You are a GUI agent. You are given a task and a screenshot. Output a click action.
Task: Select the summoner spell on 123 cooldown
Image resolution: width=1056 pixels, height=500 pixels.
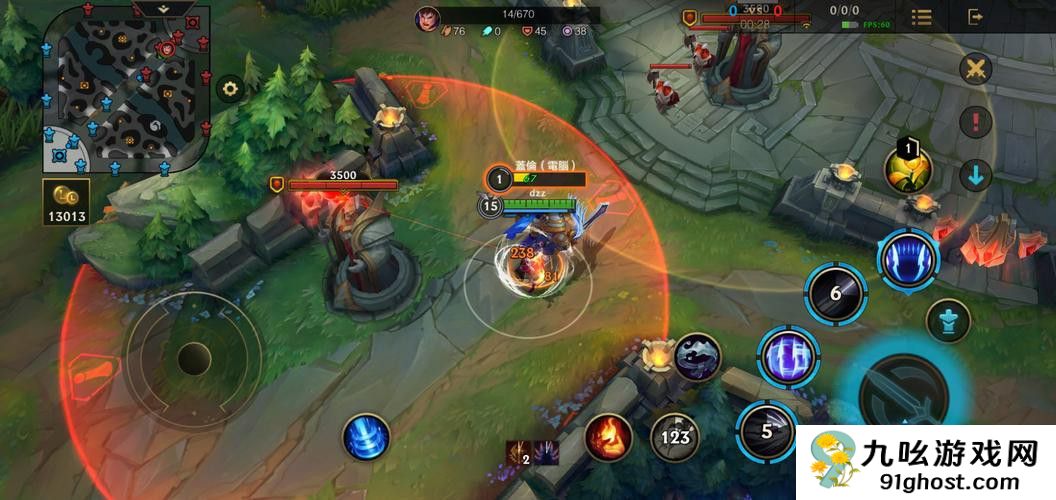(x=675, y=436)
